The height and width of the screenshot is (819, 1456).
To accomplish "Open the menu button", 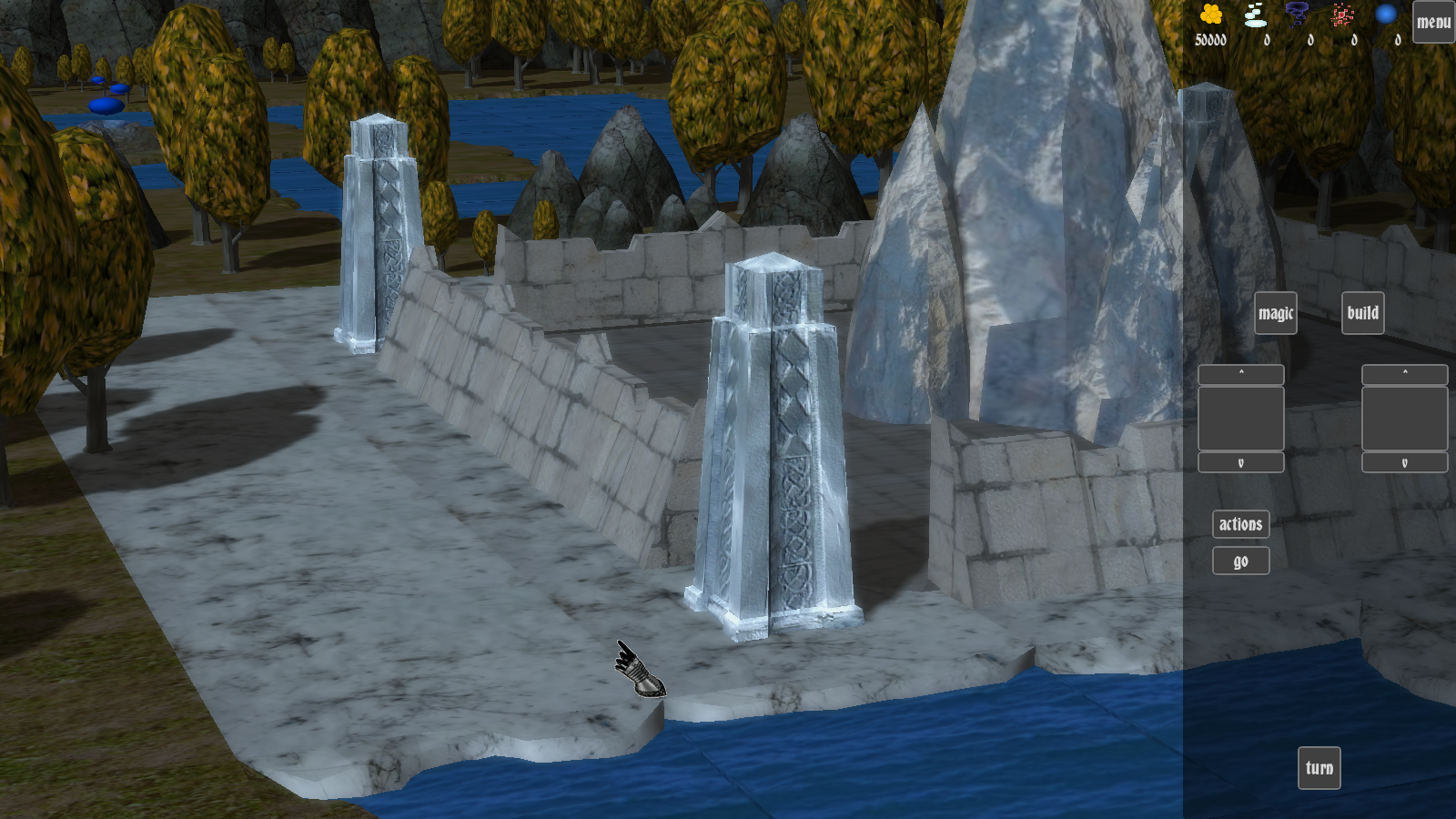I will click(1433, 22).
